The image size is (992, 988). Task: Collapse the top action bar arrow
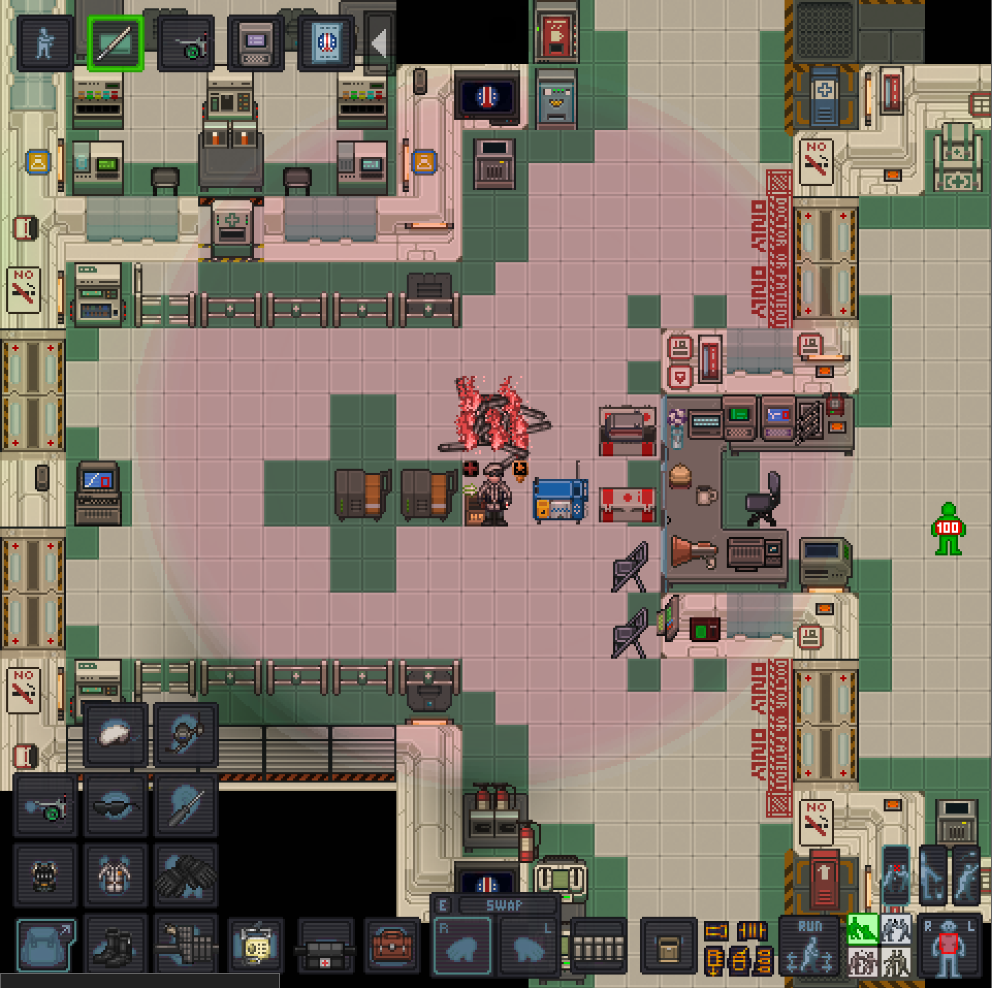[x=379, y=43]
